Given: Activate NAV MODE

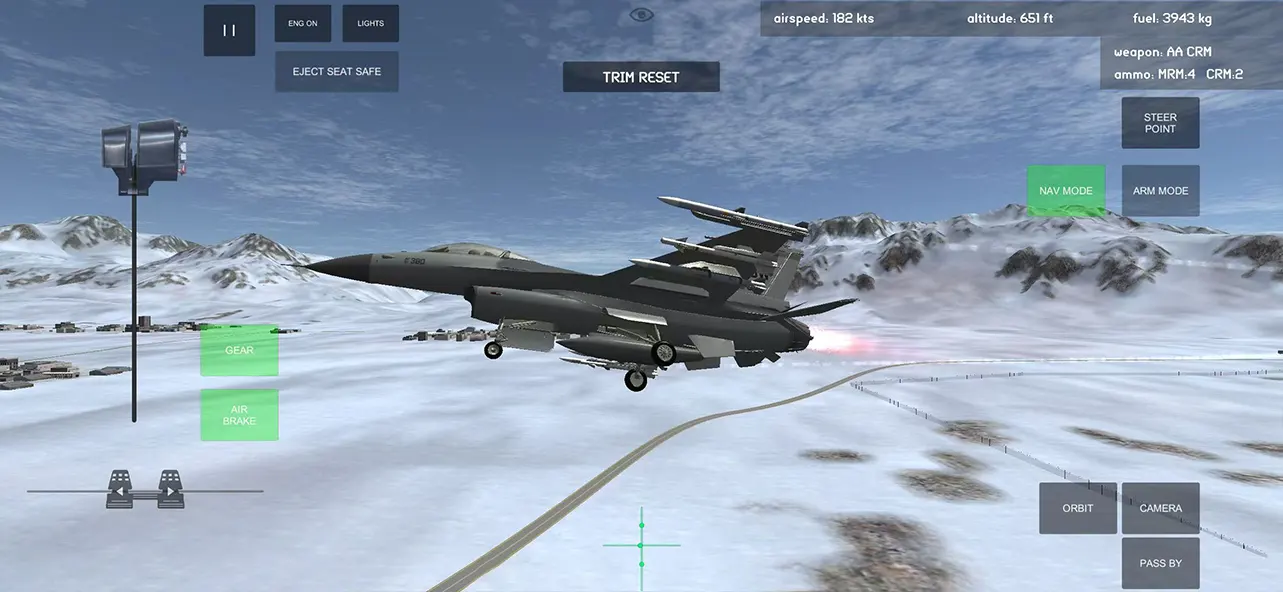Looking at the screenshot, I should coord(1066,191).
